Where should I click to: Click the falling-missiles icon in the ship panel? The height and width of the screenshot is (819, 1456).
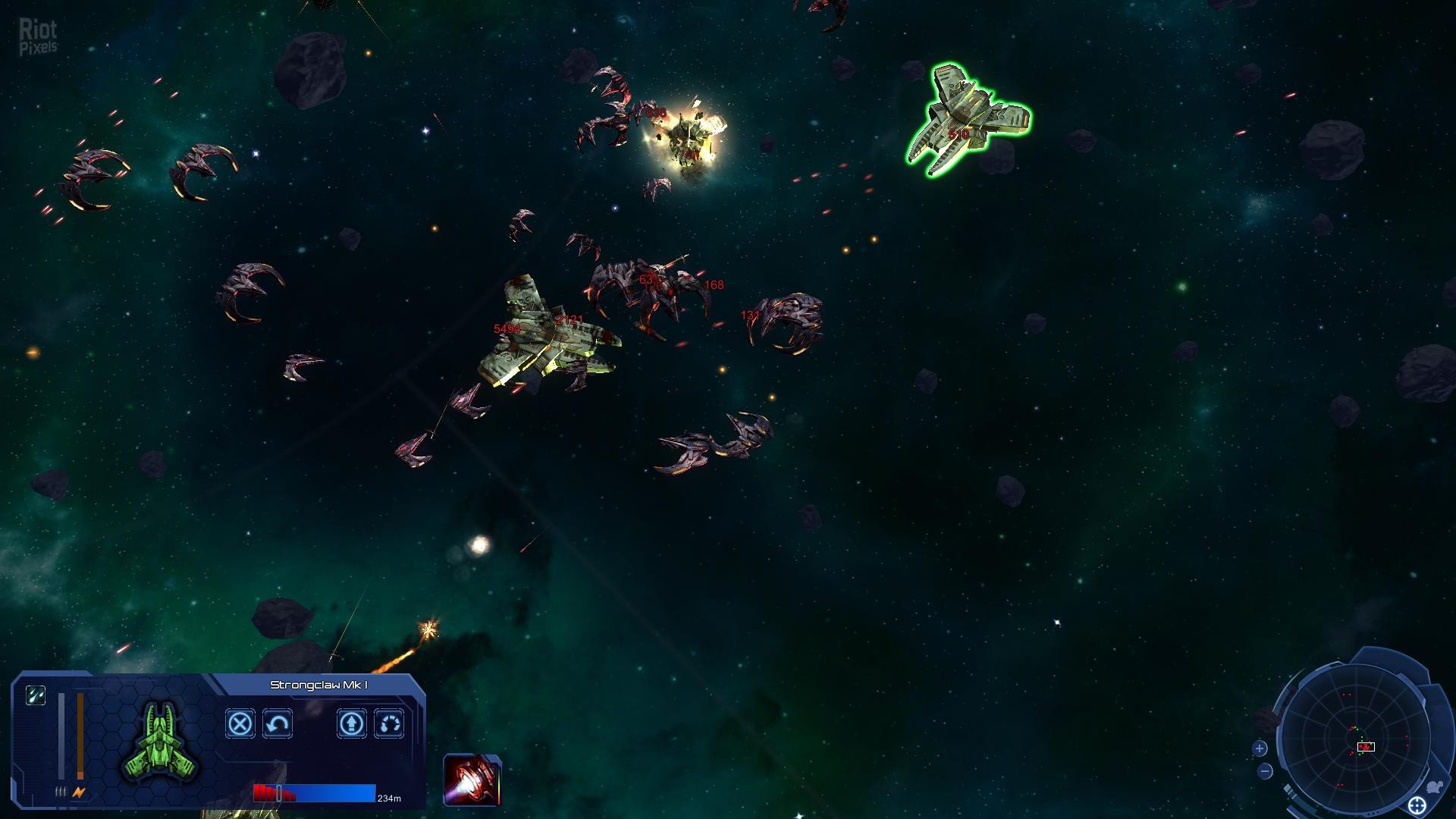point(36,695)
